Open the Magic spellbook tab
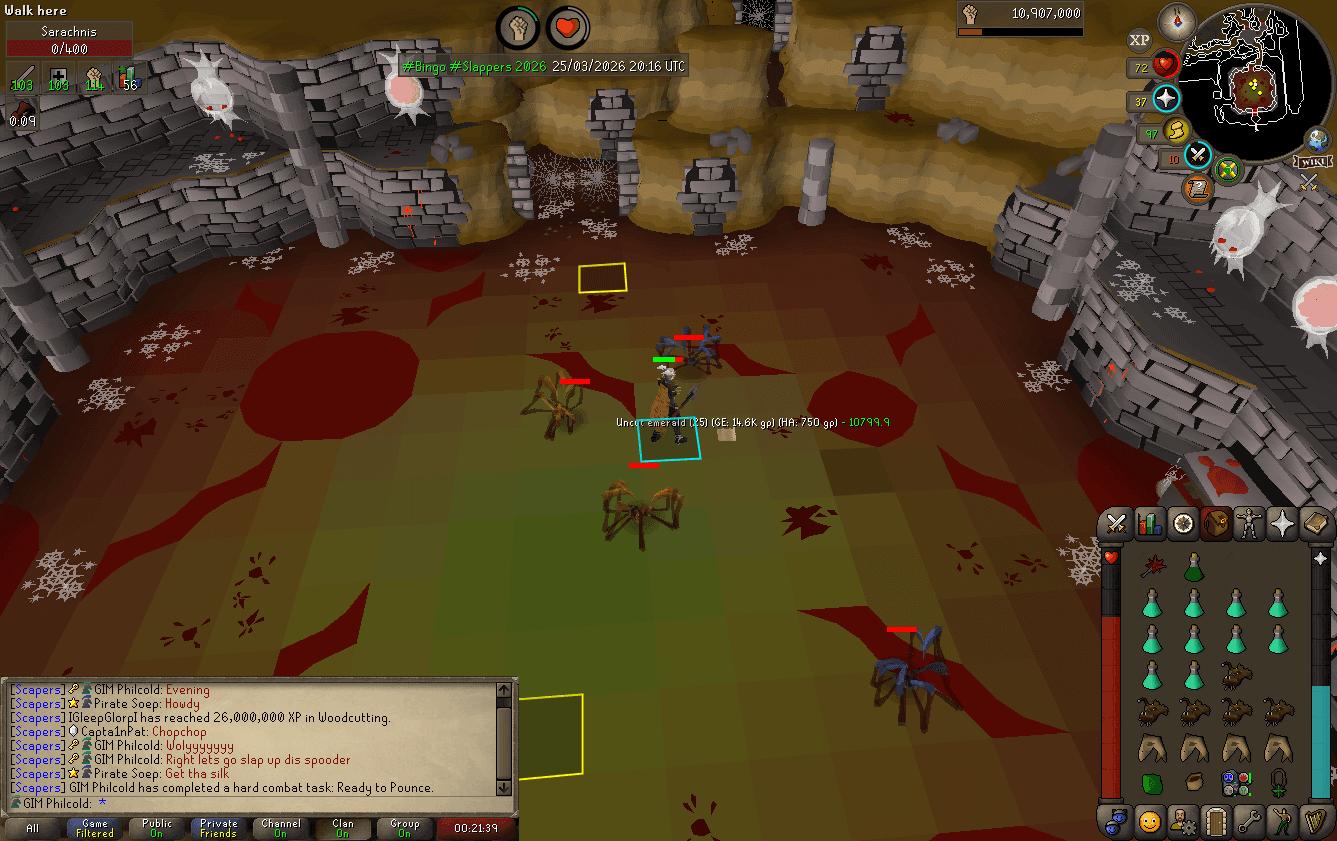 pos(1314,523)
